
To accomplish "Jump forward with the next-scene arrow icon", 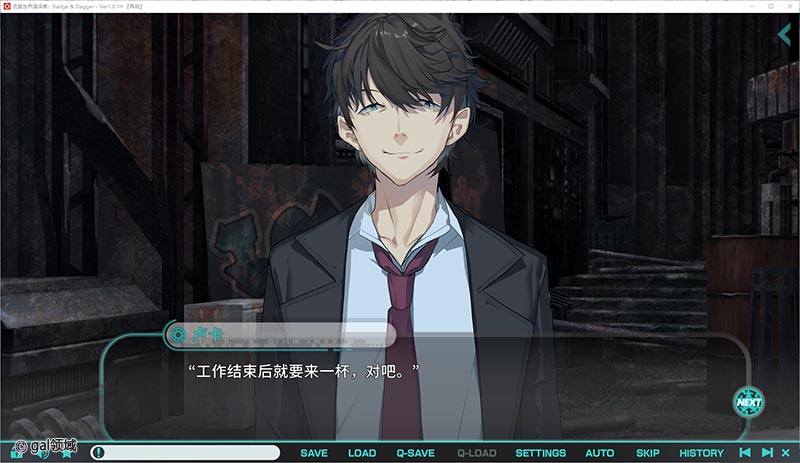I will pyautogui.click(x=767, y=453).
